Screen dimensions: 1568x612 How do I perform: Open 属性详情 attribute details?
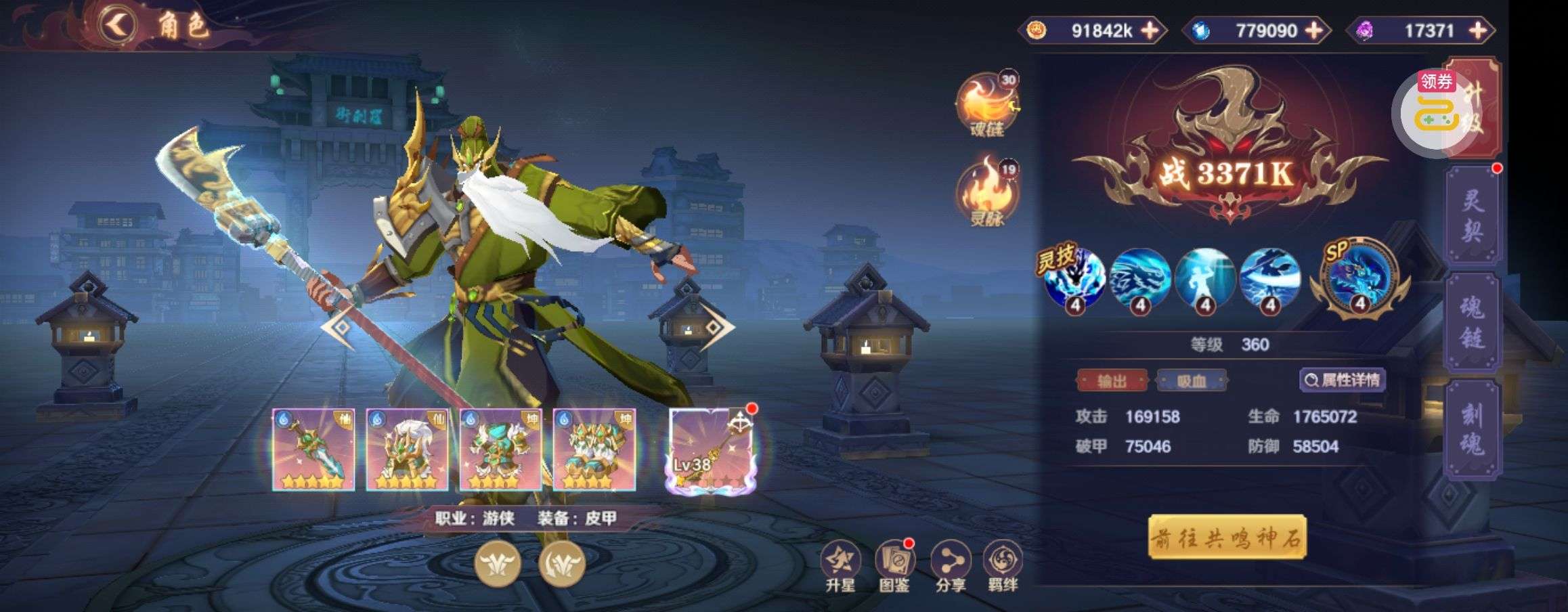click(1343, 380)
